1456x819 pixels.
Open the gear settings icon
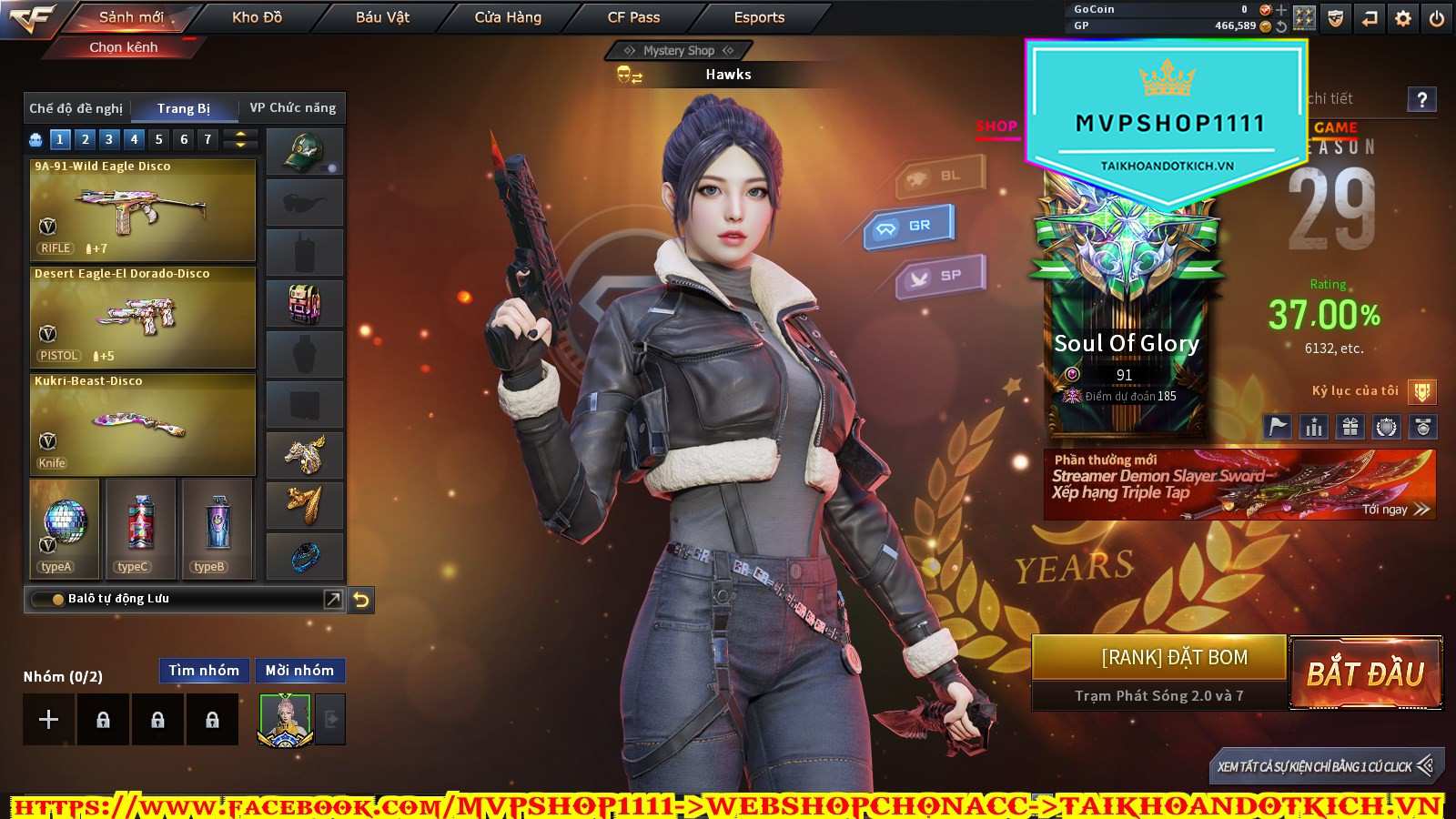pos(1403,18)
